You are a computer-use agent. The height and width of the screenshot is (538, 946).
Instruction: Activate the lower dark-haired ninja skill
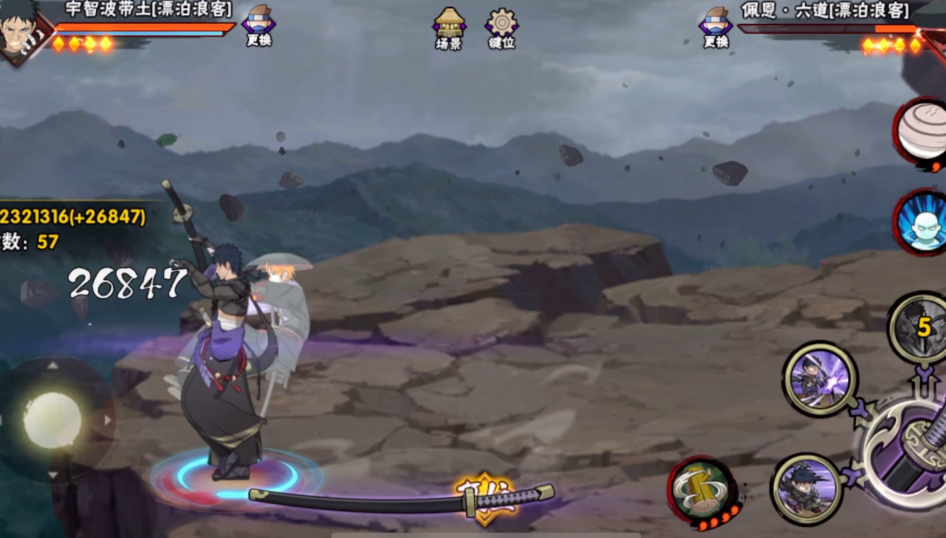[806, 489]
